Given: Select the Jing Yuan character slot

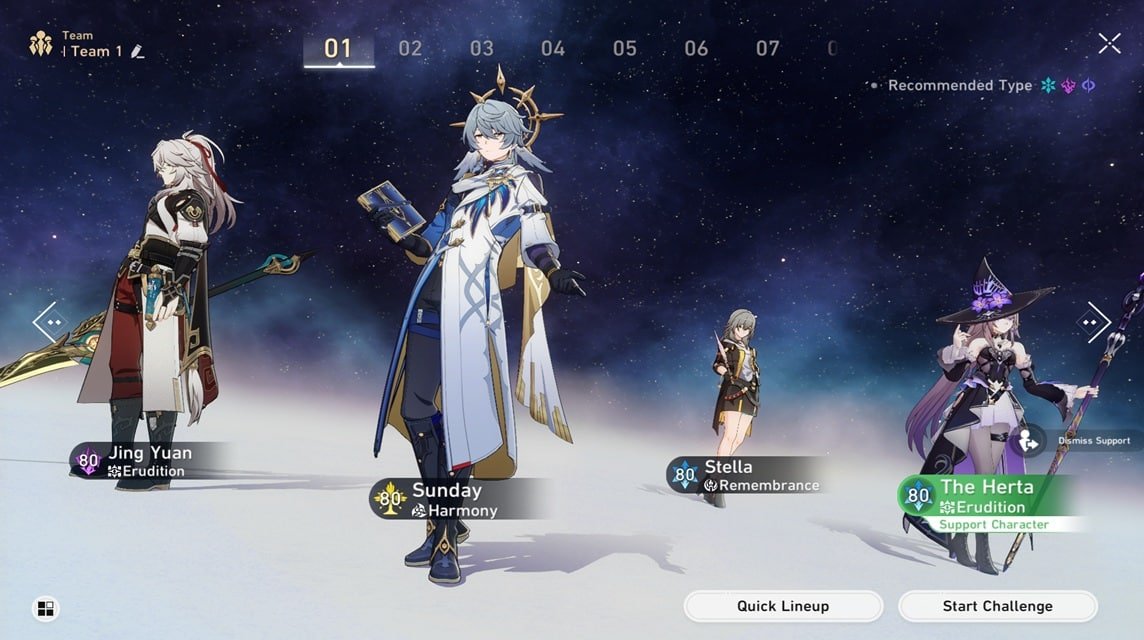Looking at the screenshot, I should tap(150, 461).
